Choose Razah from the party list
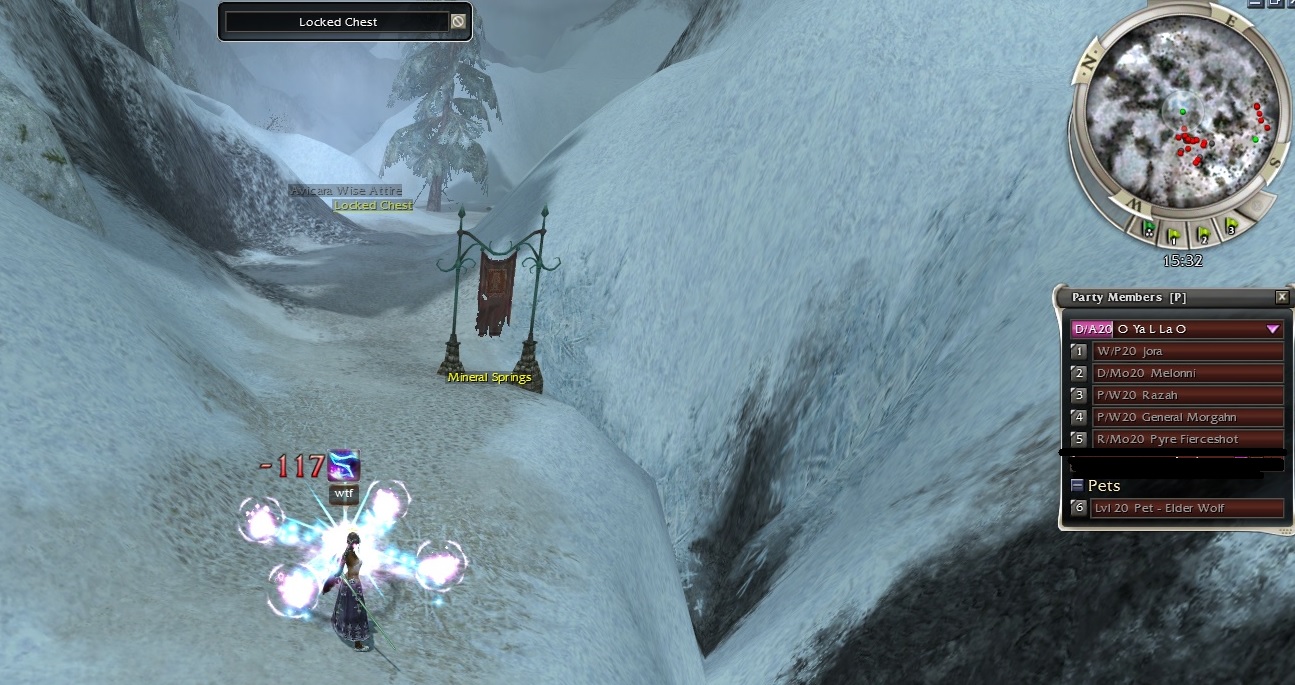The image size is (1295, 685). (x=1187, y=395)
